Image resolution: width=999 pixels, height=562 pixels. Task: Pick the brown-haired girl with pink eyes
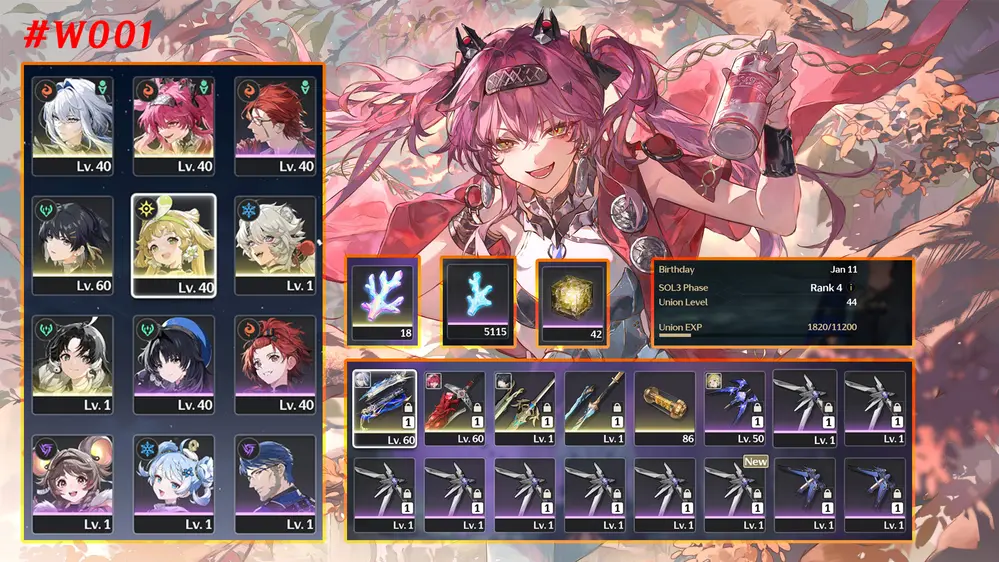pos(72,483)
